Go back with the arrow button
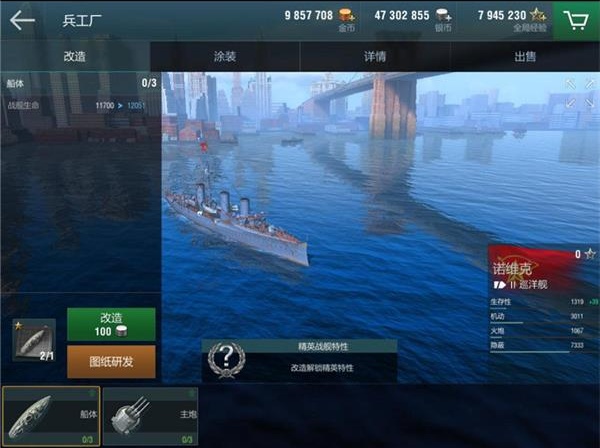The image size is (600, 448). coord(21,19)
